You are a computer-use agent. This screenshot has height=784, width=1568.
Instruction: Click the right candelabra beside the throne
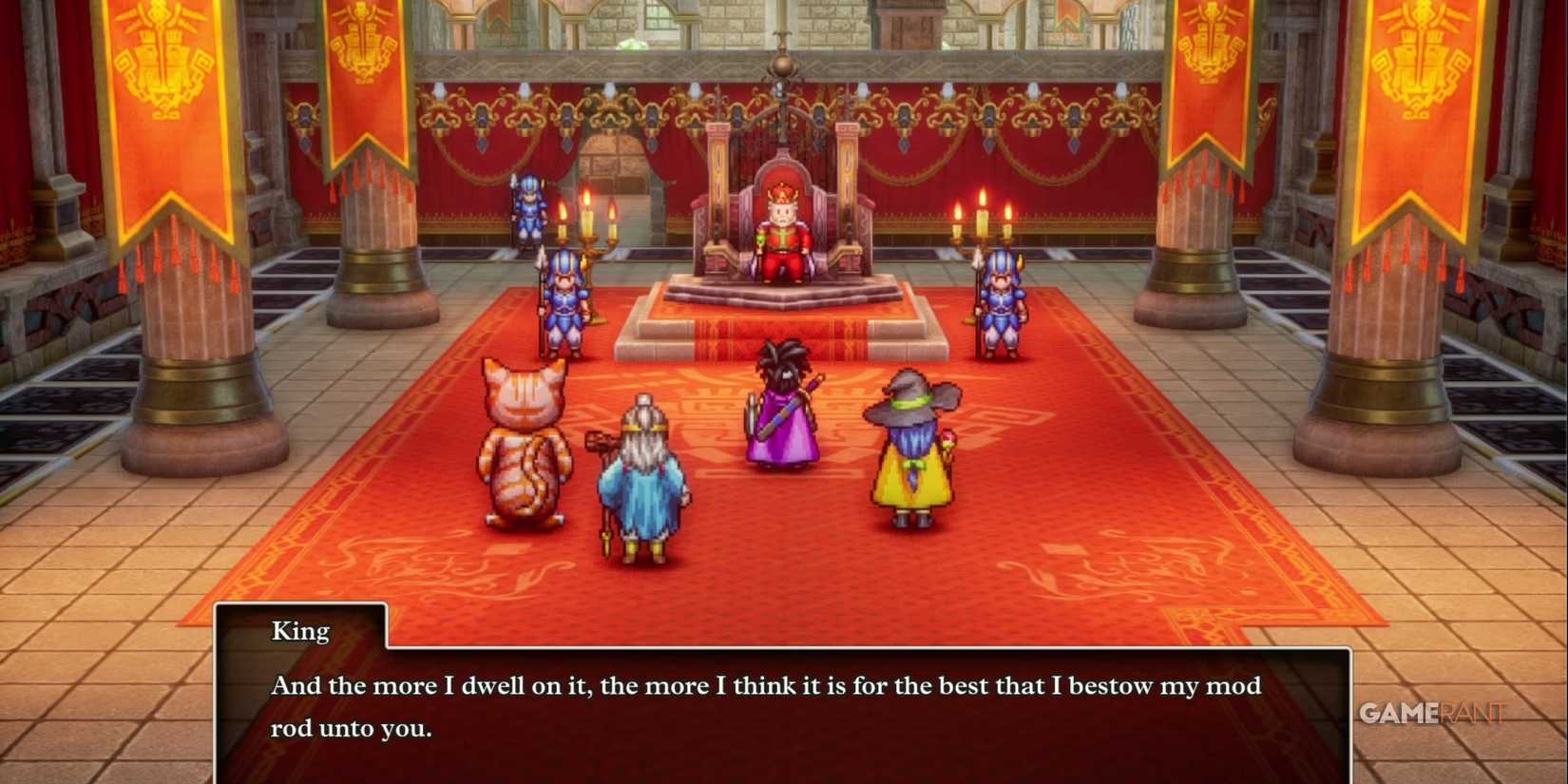[979, 223]
